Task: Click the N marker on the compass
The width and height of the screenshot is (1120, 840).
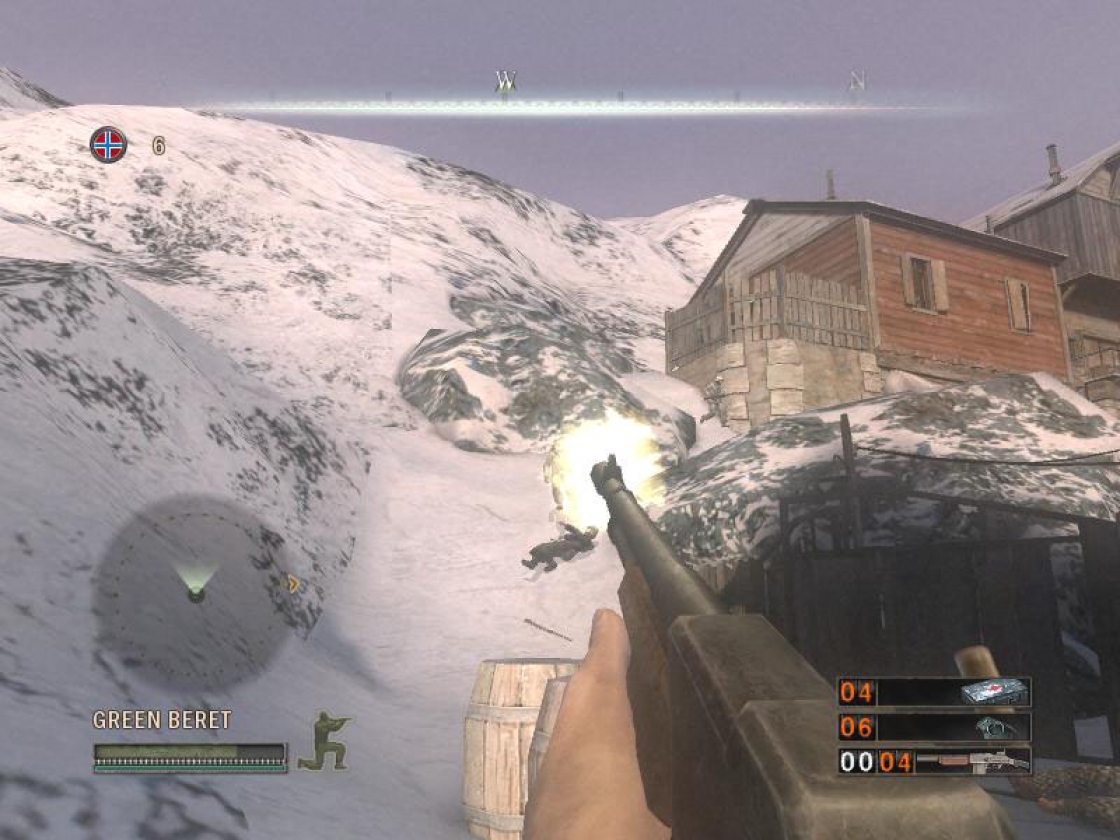Action: click(x=857, y=81)
